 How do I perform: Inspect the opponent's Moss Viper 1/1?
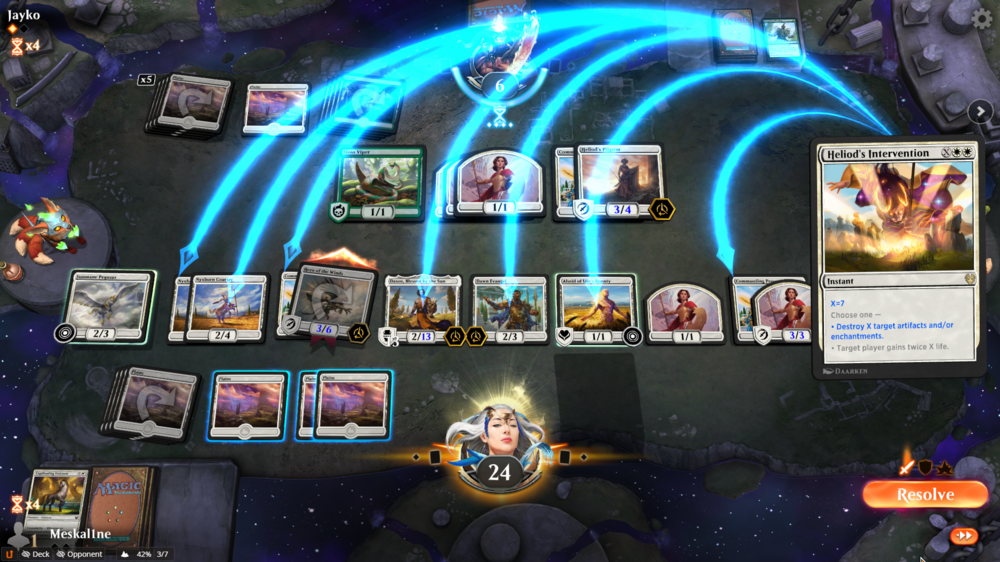[382, 183]
